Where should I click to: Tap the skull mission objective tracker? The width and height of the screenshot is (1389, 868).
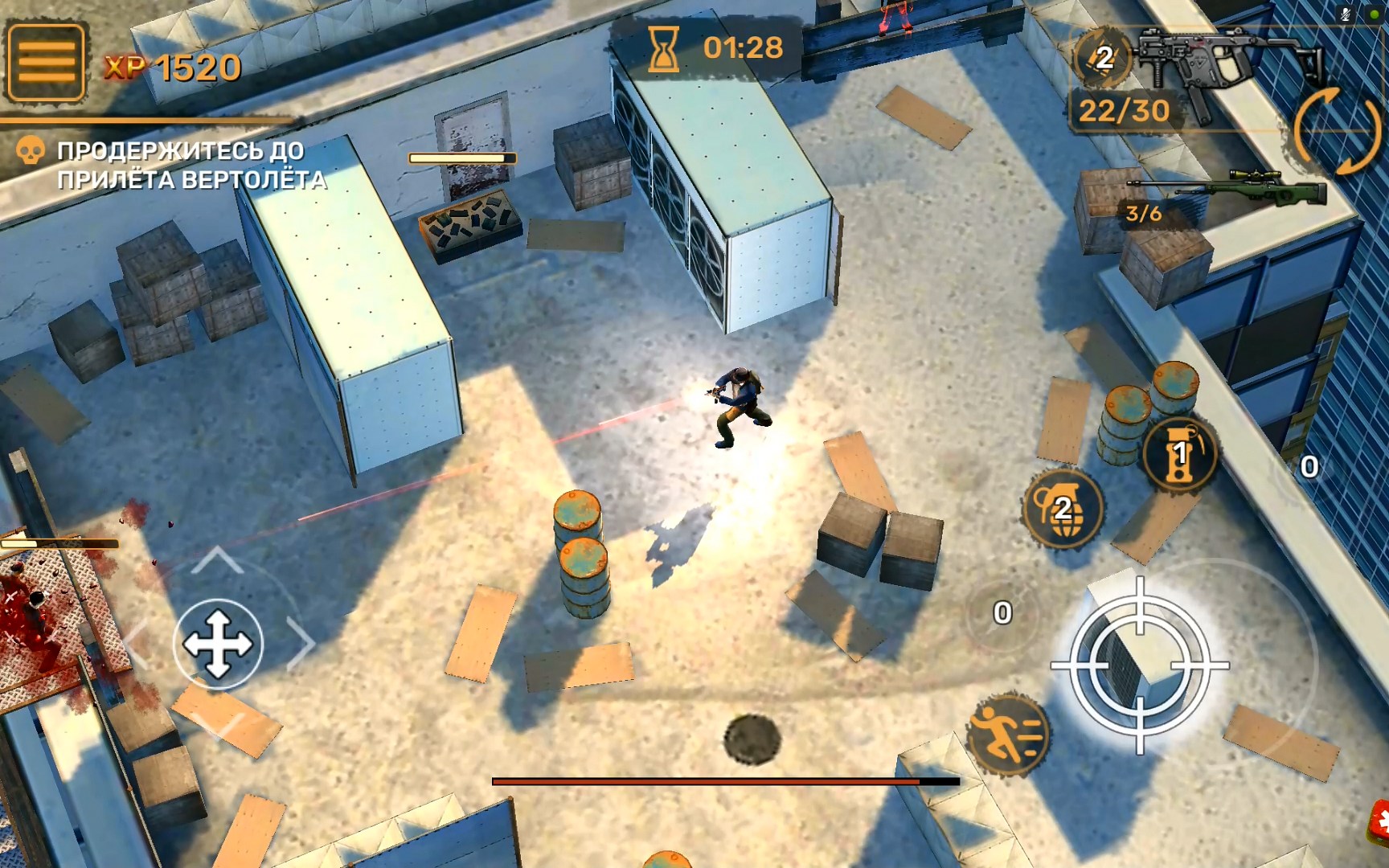(x=31, y=151)
